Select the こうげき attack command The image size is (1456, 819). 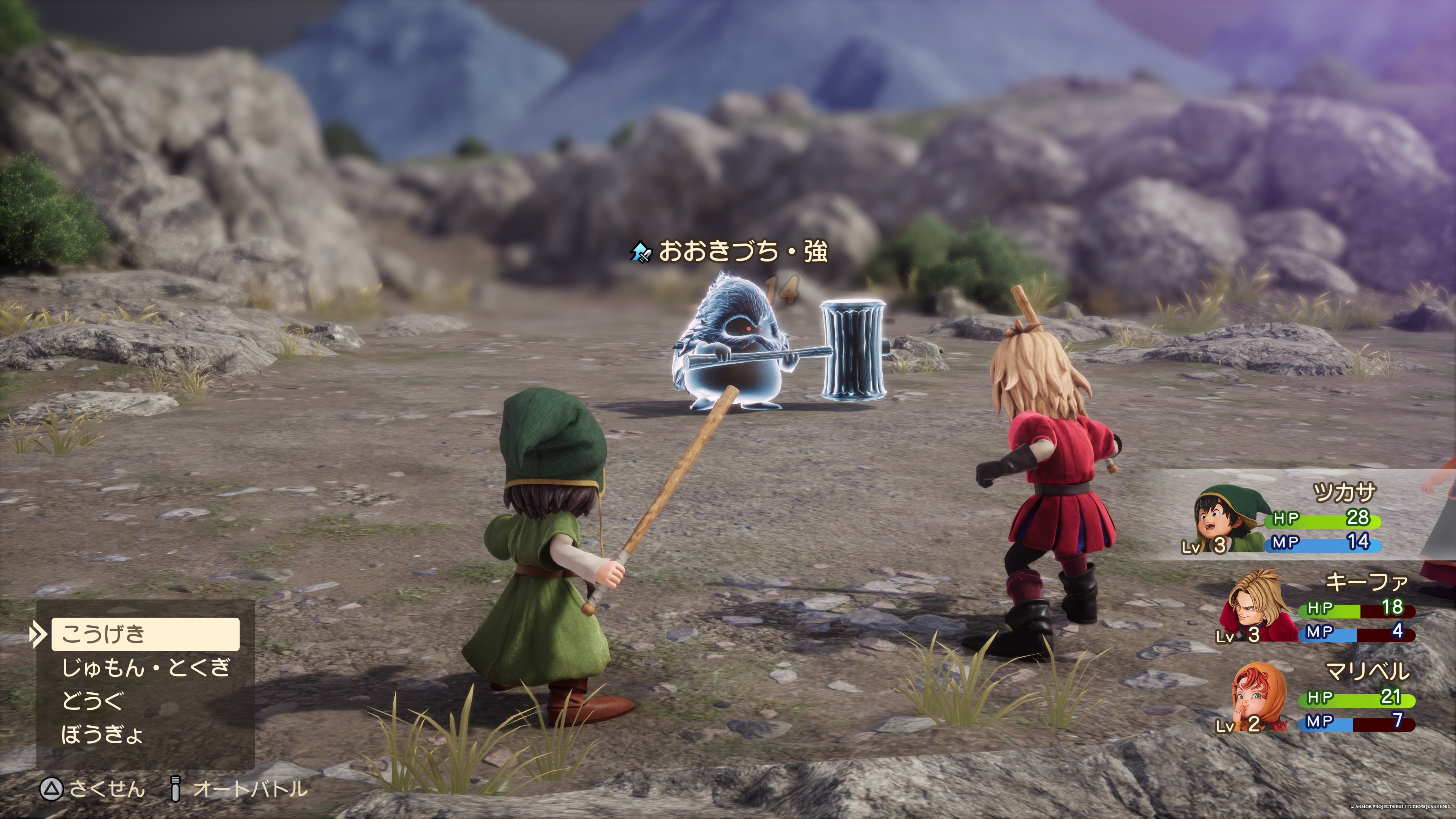pos(145,634)
